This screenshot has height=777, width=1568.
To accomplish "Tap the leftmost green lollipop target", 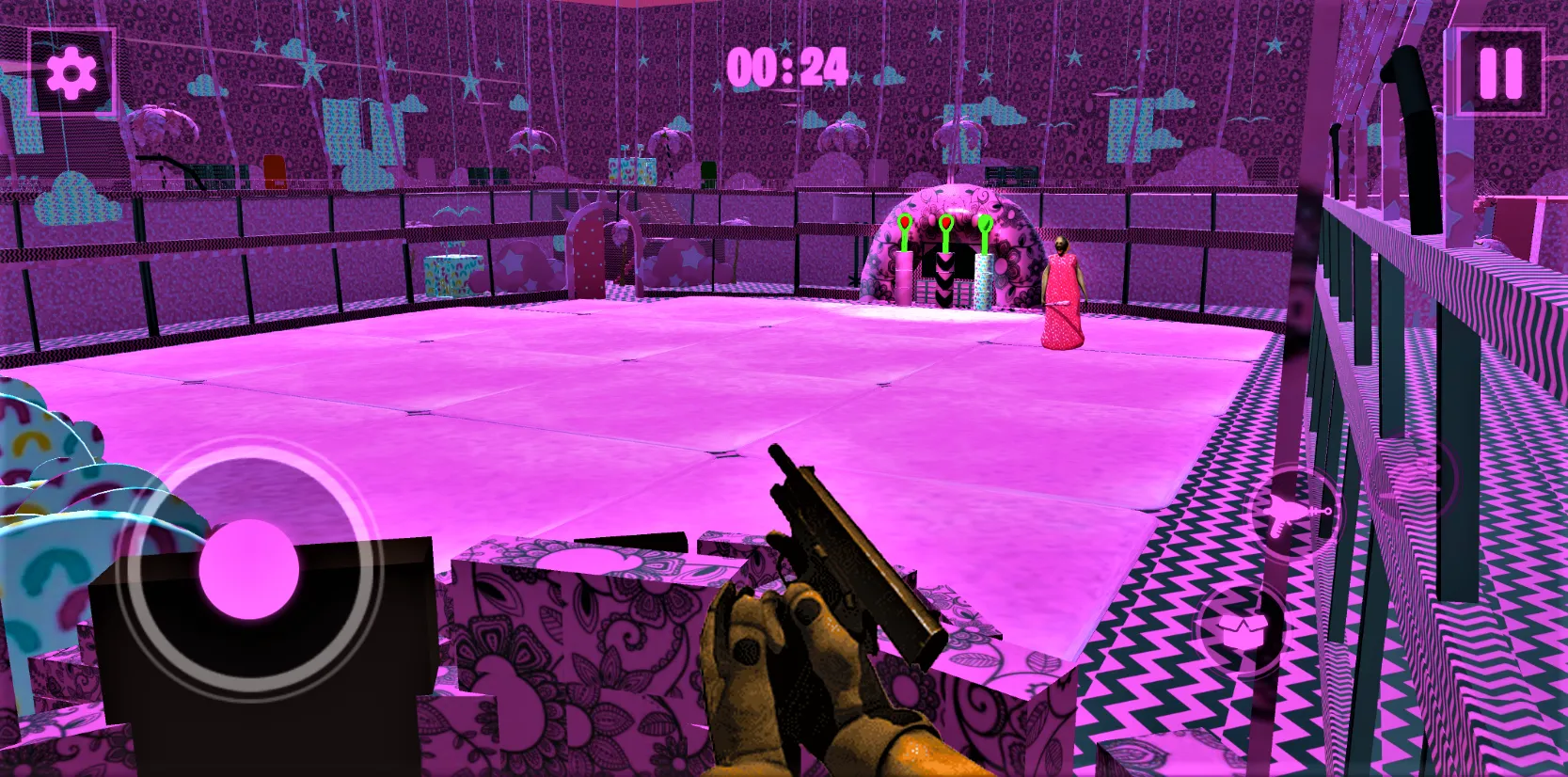I will [905, 223].
